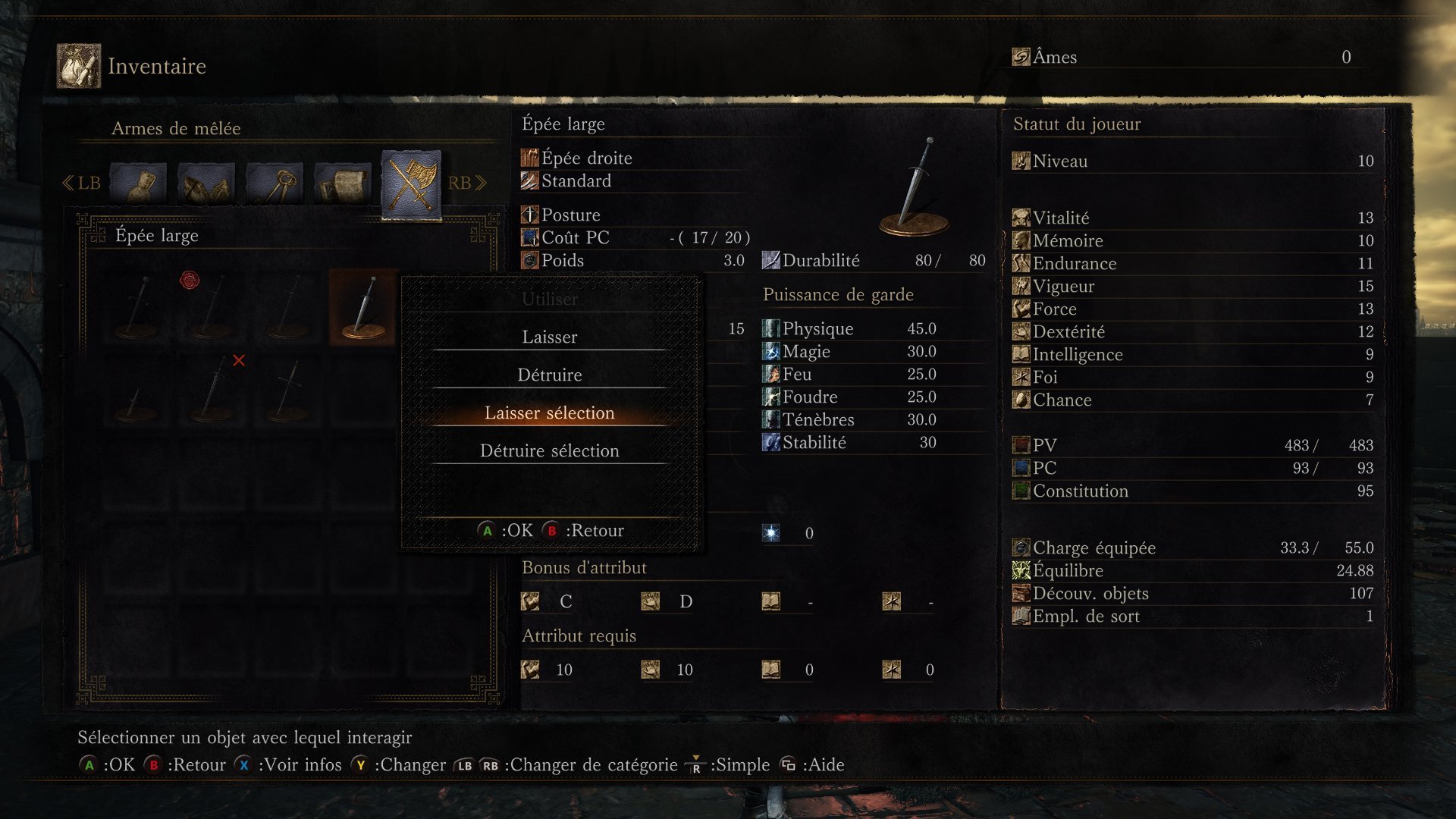The height and width of the screenshot is (819, 1456).
Task: Click the greyed-out Utiliser entry
Action: (549, 299)
